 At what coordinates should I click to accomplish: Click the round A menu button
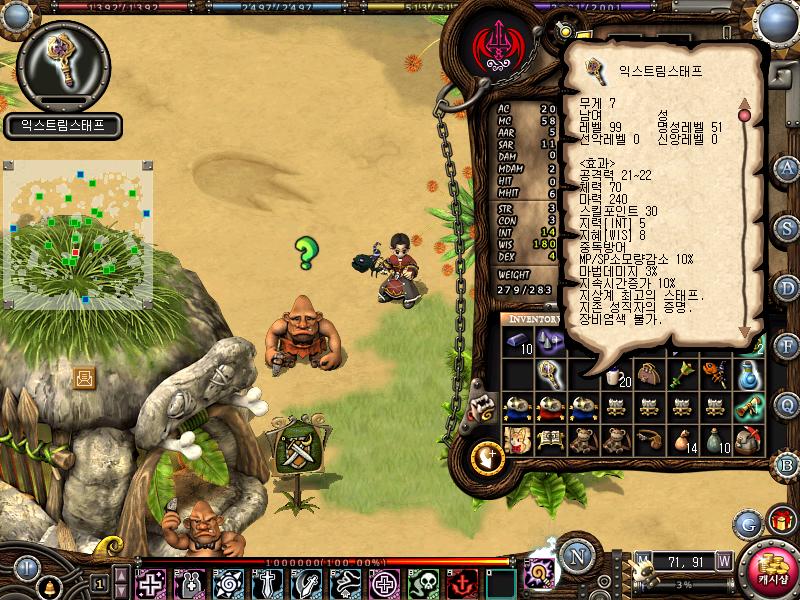click(x=787, y=168)
